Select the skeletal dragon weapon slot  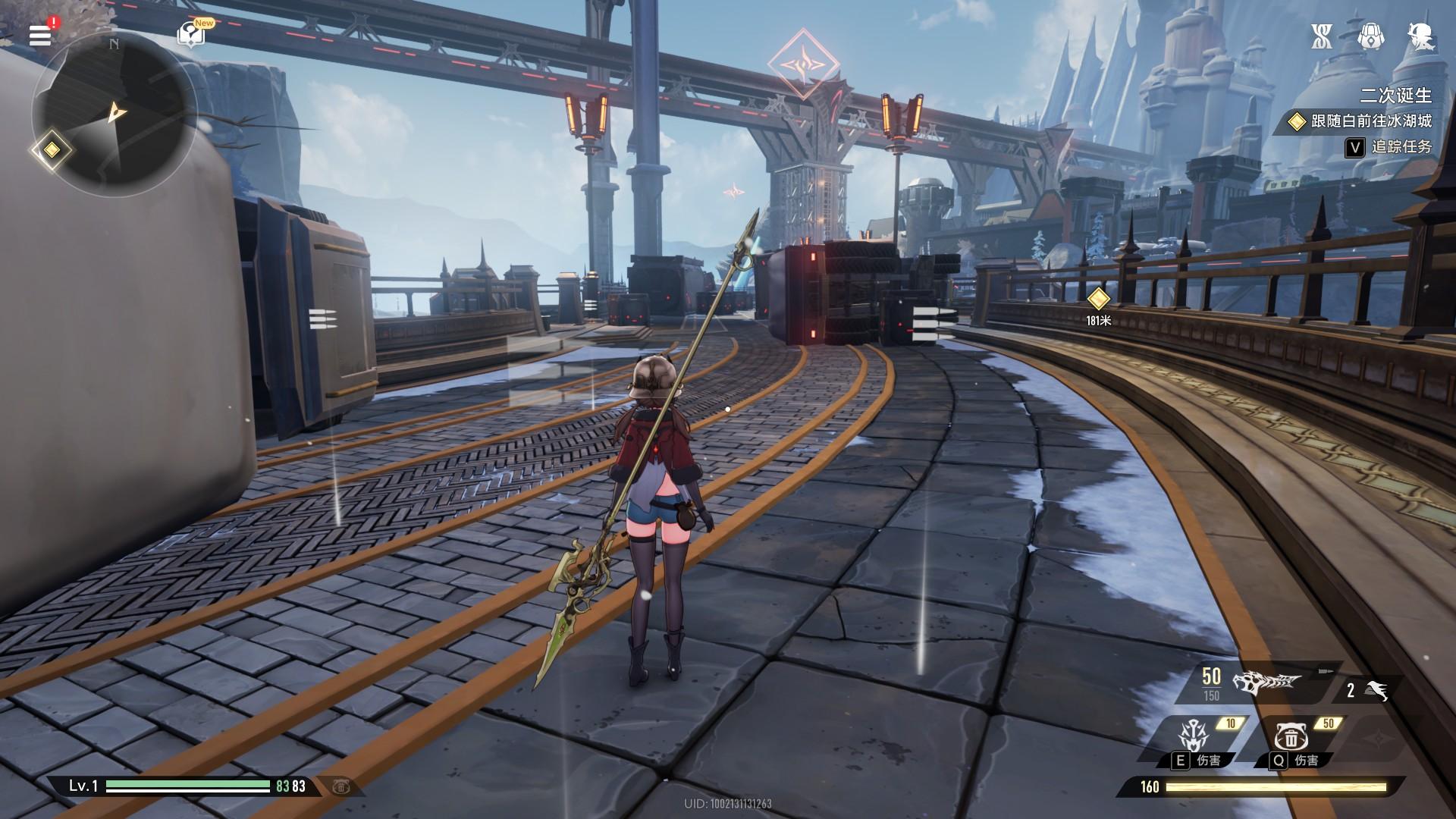[1266, 682]
